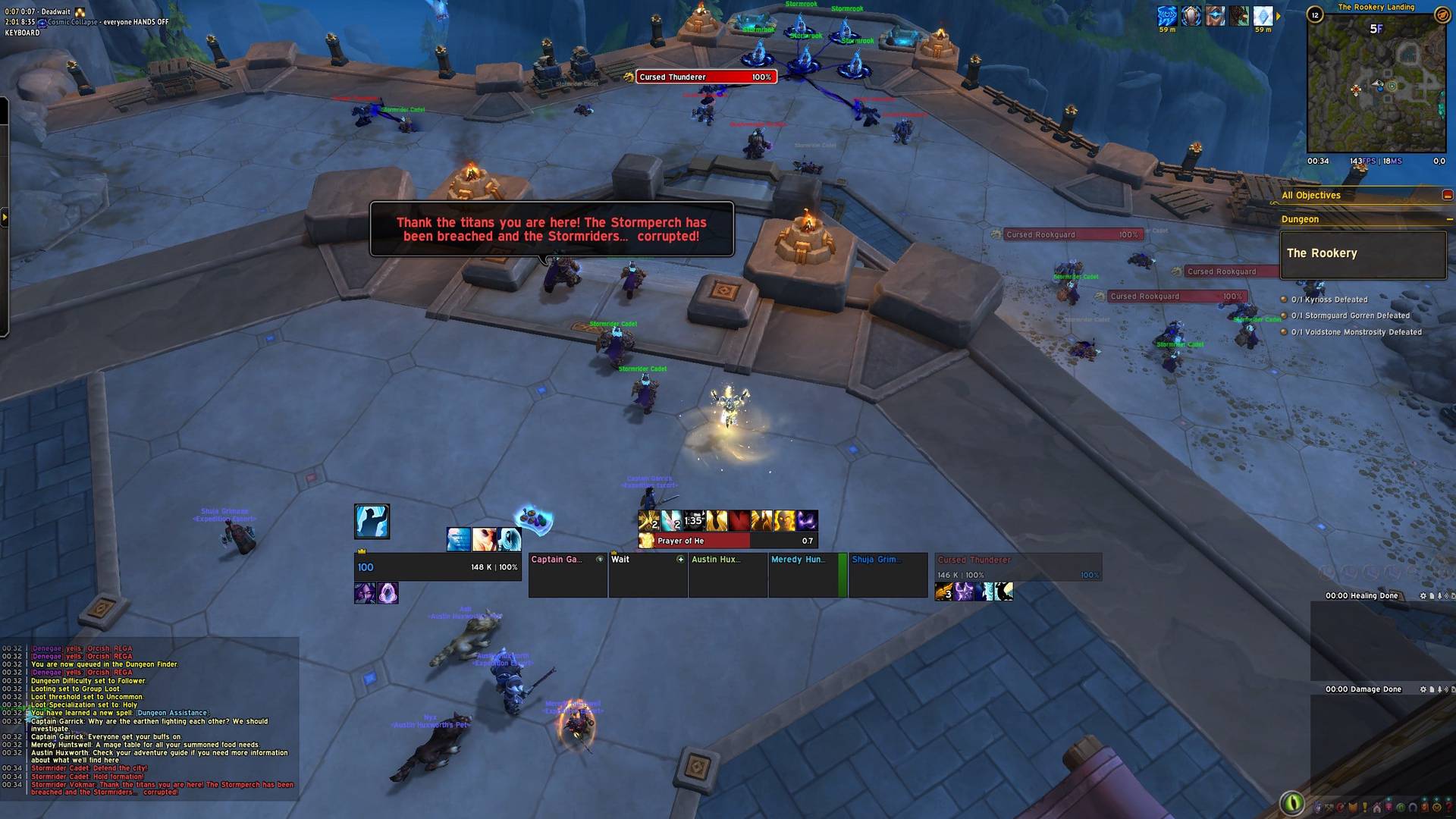This screenshot has height=819, width=1456.
Task: Minimize the Dungeon objectives section
Action: click(x=1448, y=220)
